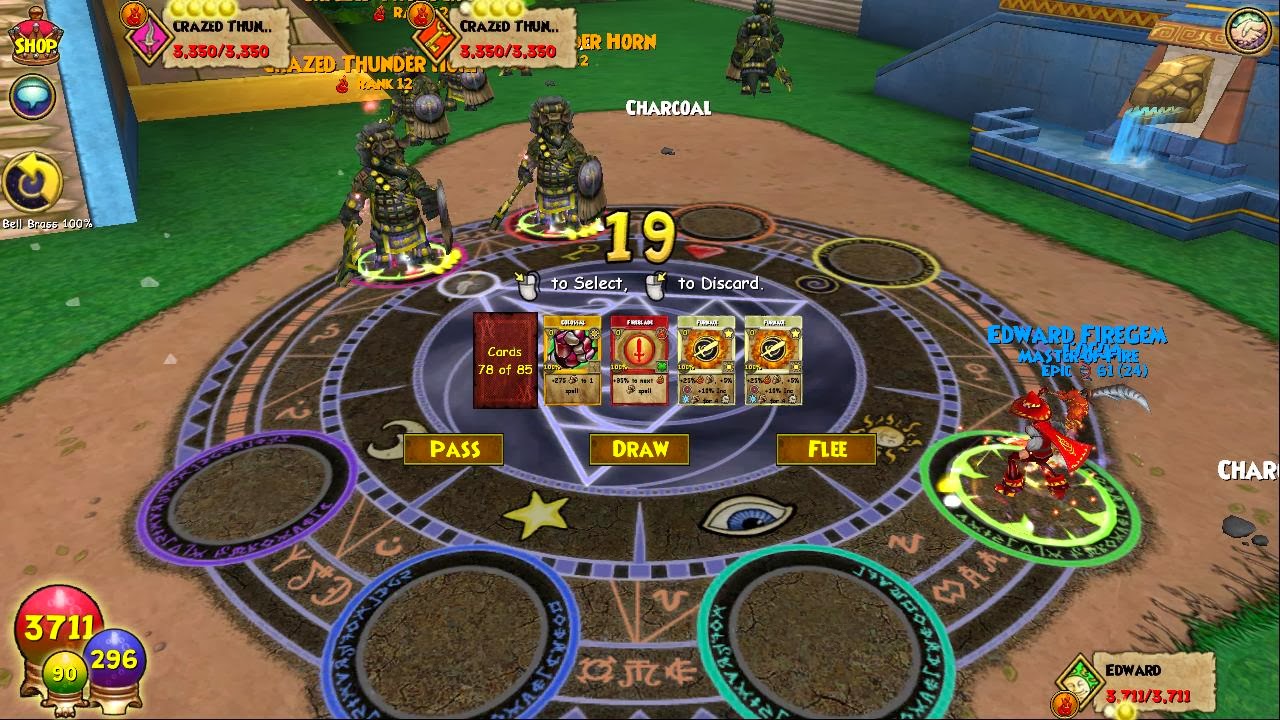Select the Colossal enchantment card

tap(572, 360)
